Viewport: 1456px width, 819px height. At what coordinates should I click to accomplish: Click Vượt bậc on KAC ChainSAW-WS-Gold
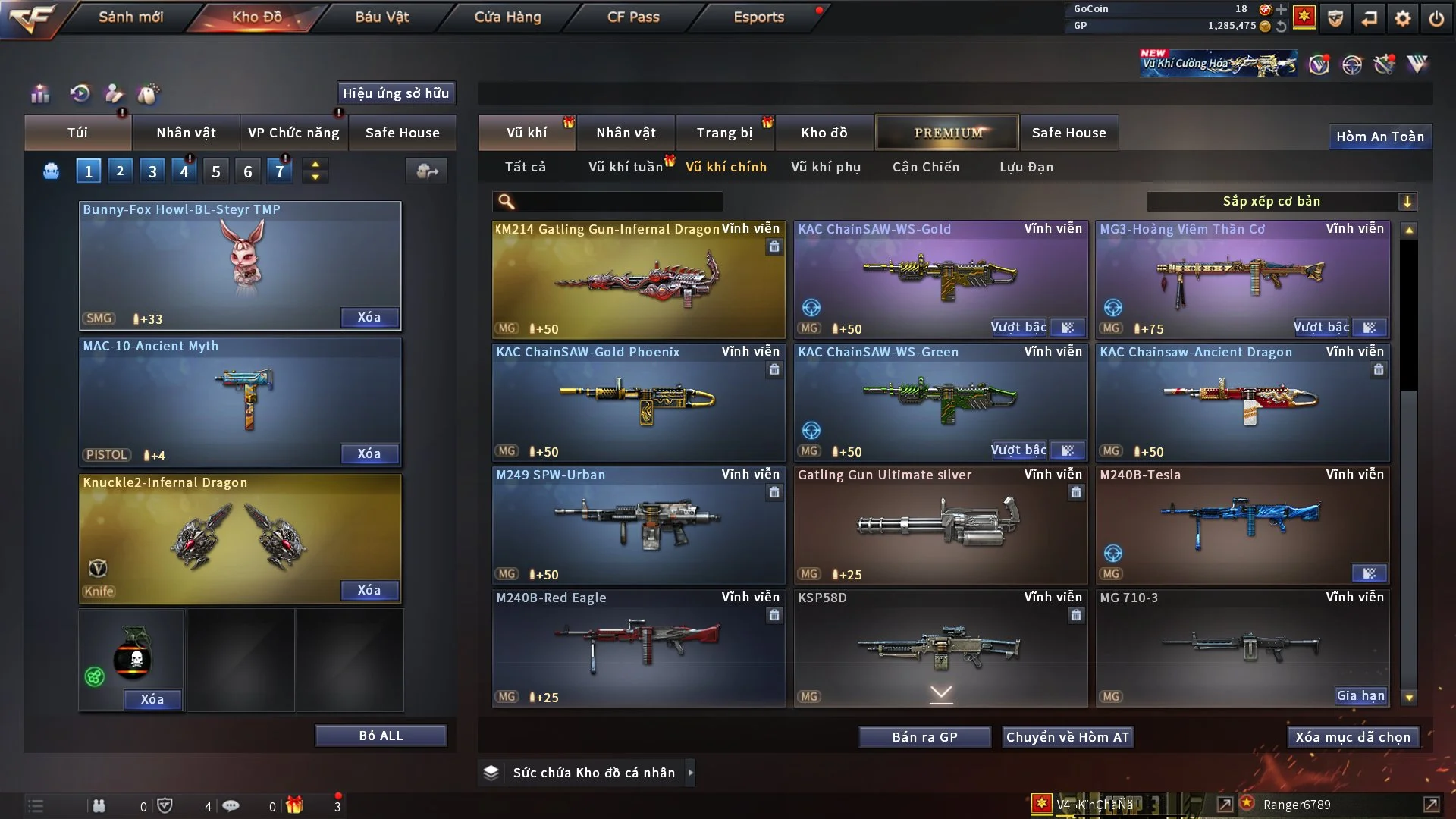pos(1018,328)
